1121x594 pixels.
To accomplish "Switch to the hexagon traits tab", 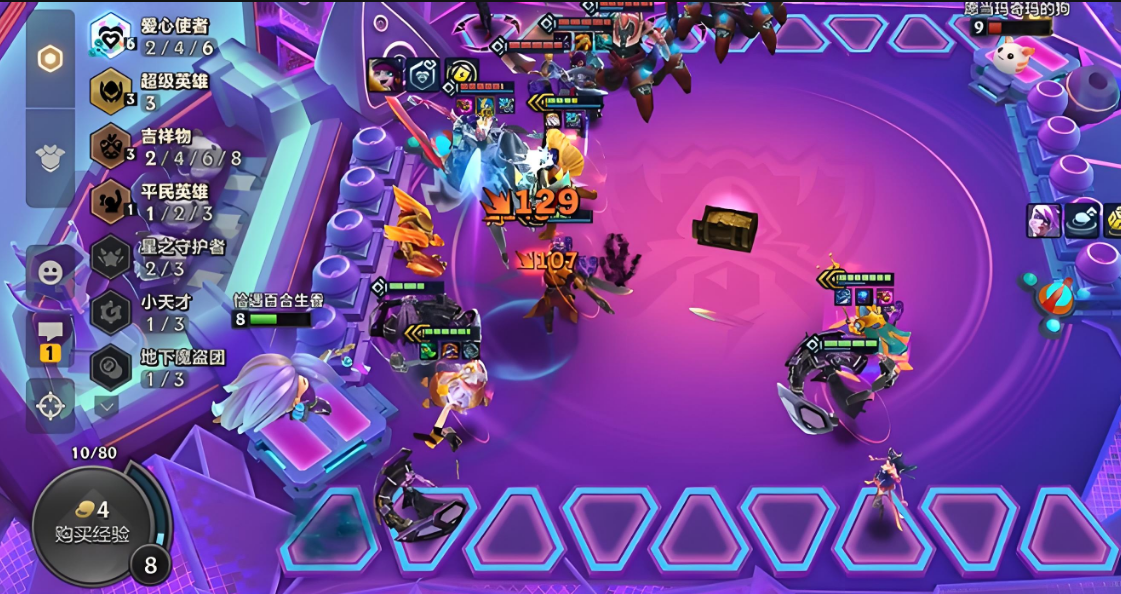I will point(50,59).
